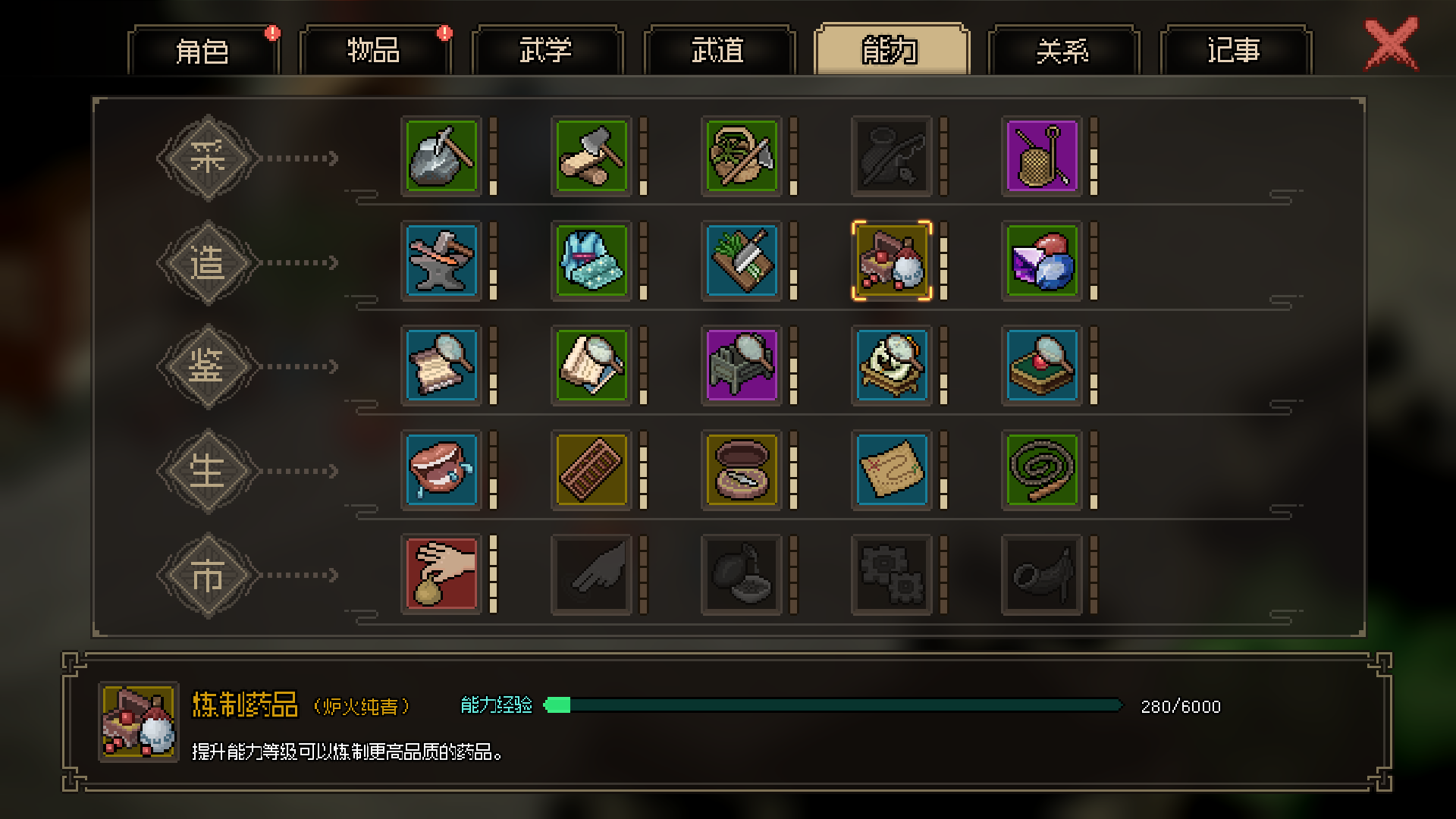Select the scroll appraisal magnifier skill
Image resolution: width=1456 pixels, height=819 pixels.
tap(441, 366)
